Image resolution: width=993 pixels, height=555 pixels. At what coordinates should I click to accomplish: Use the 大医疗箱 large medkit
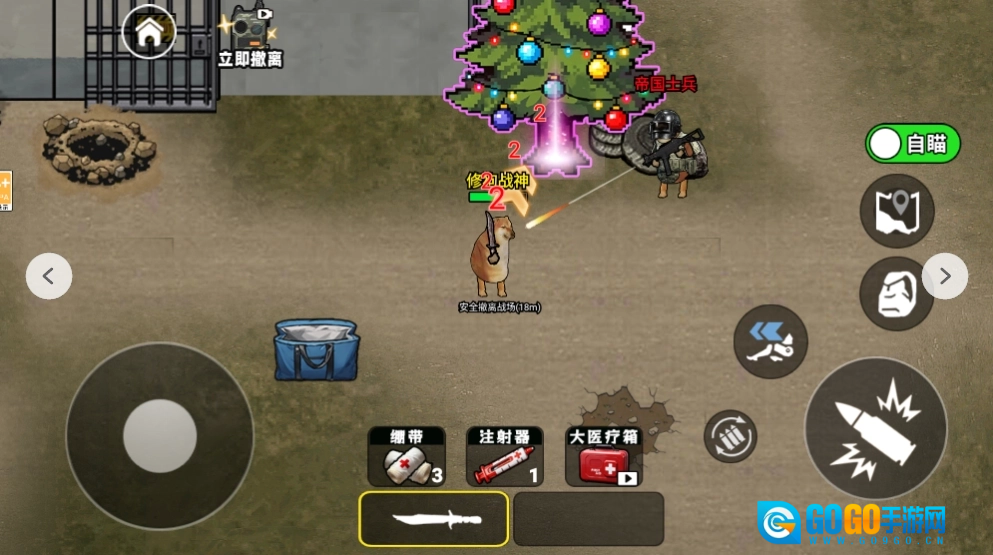point(603,458)
